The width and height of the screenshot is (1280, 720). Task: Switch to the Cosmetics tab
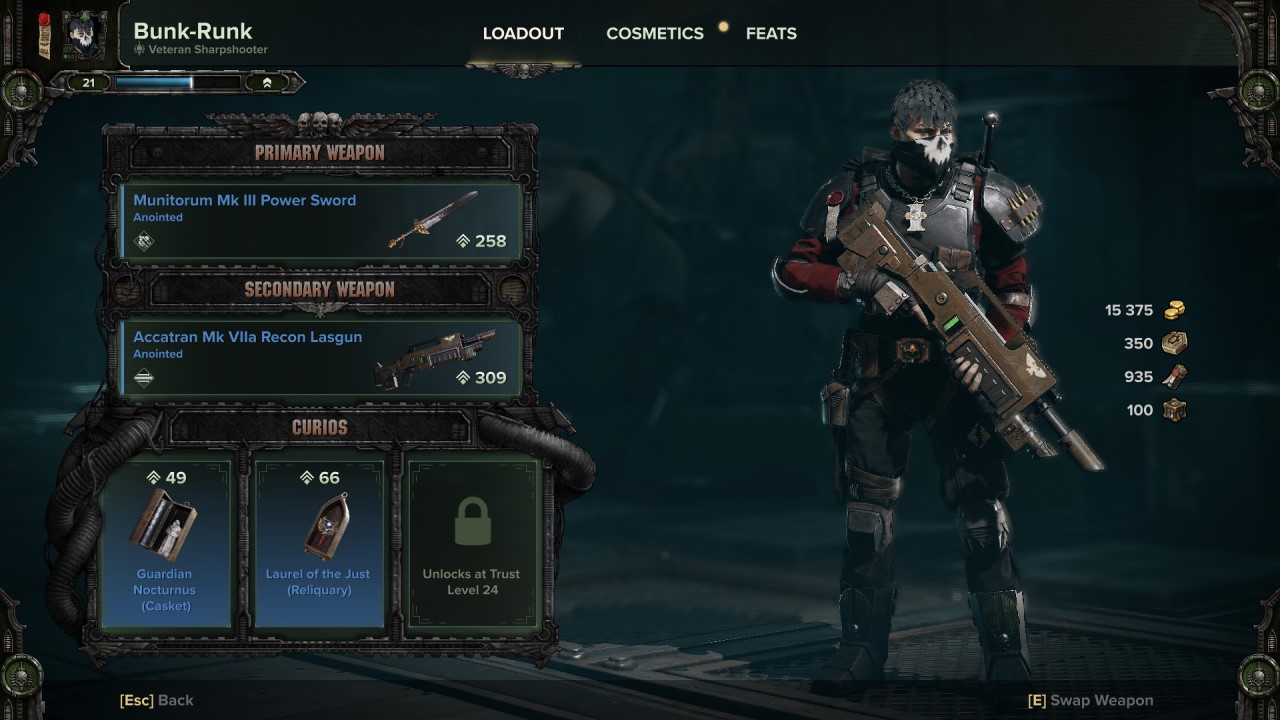(654, 33)
